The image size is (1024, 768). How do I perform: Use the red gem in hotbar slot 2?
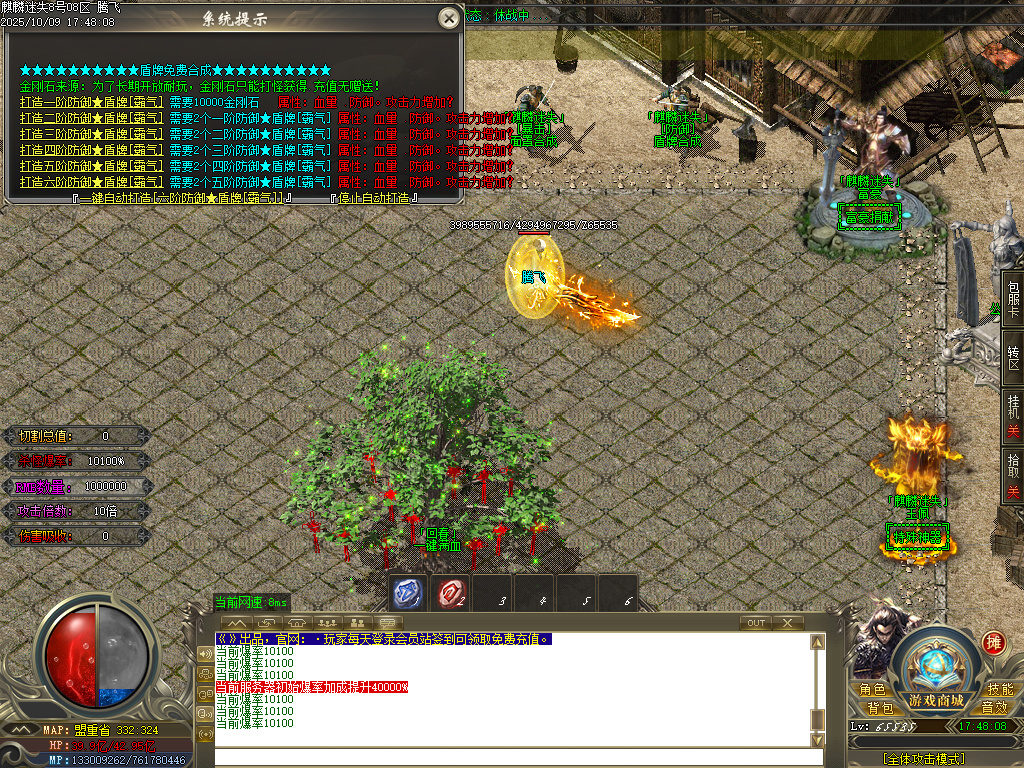[x=451, y=594]
